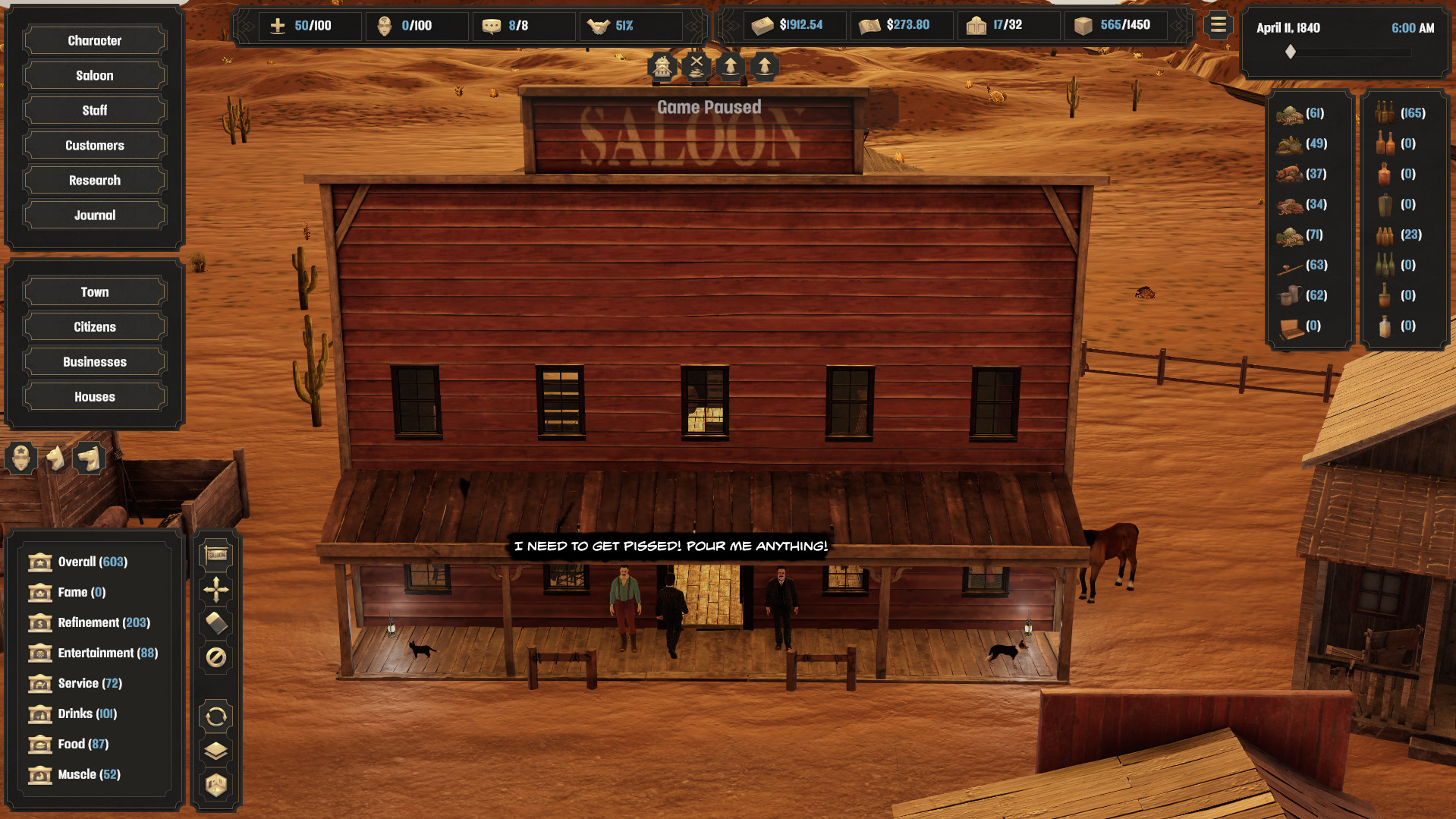Activate the rotate tool in the left toolbar

215,715
